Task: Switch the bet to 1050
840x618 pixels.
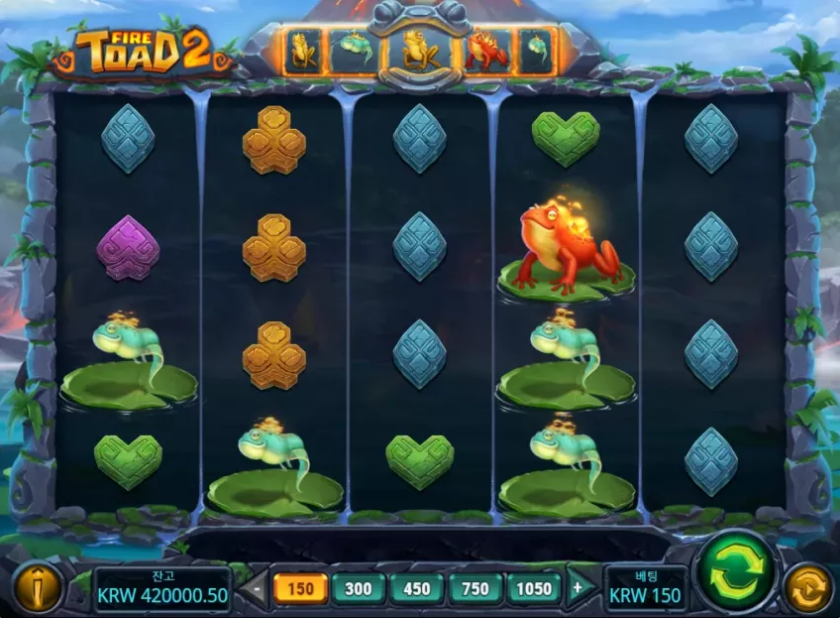Action: 534,588
